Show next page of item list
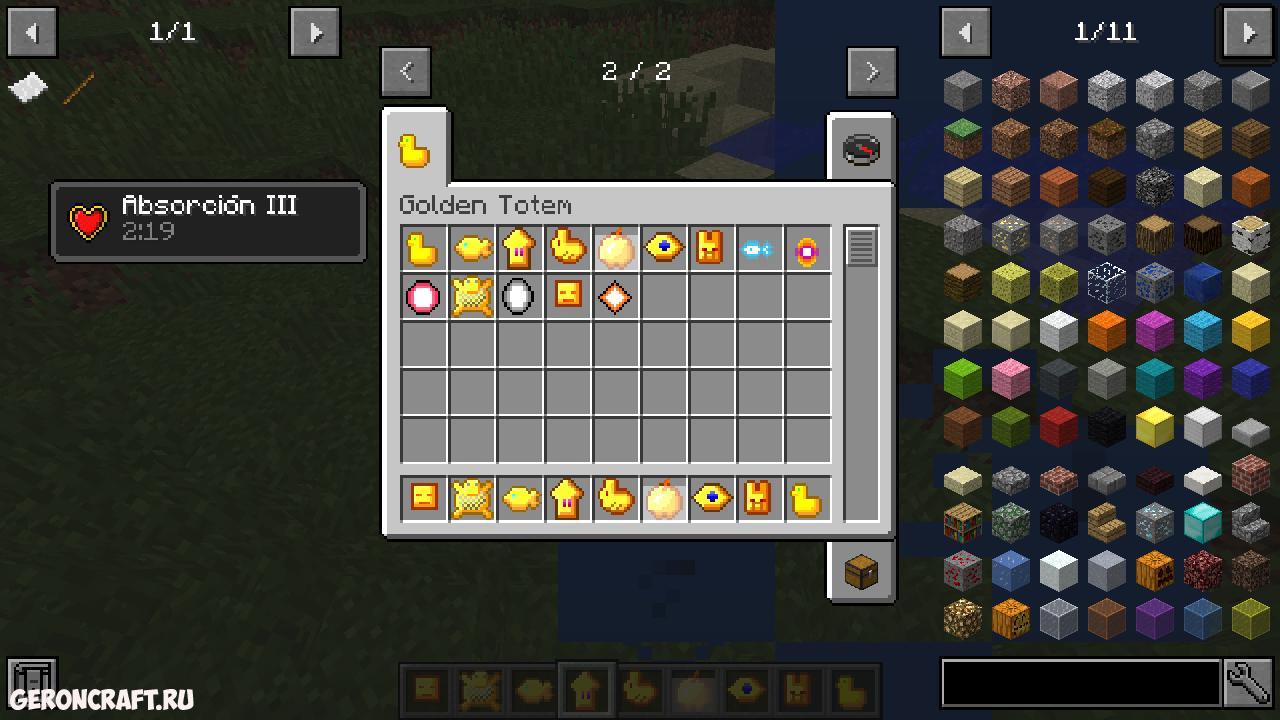 [x=1248, y=33]
